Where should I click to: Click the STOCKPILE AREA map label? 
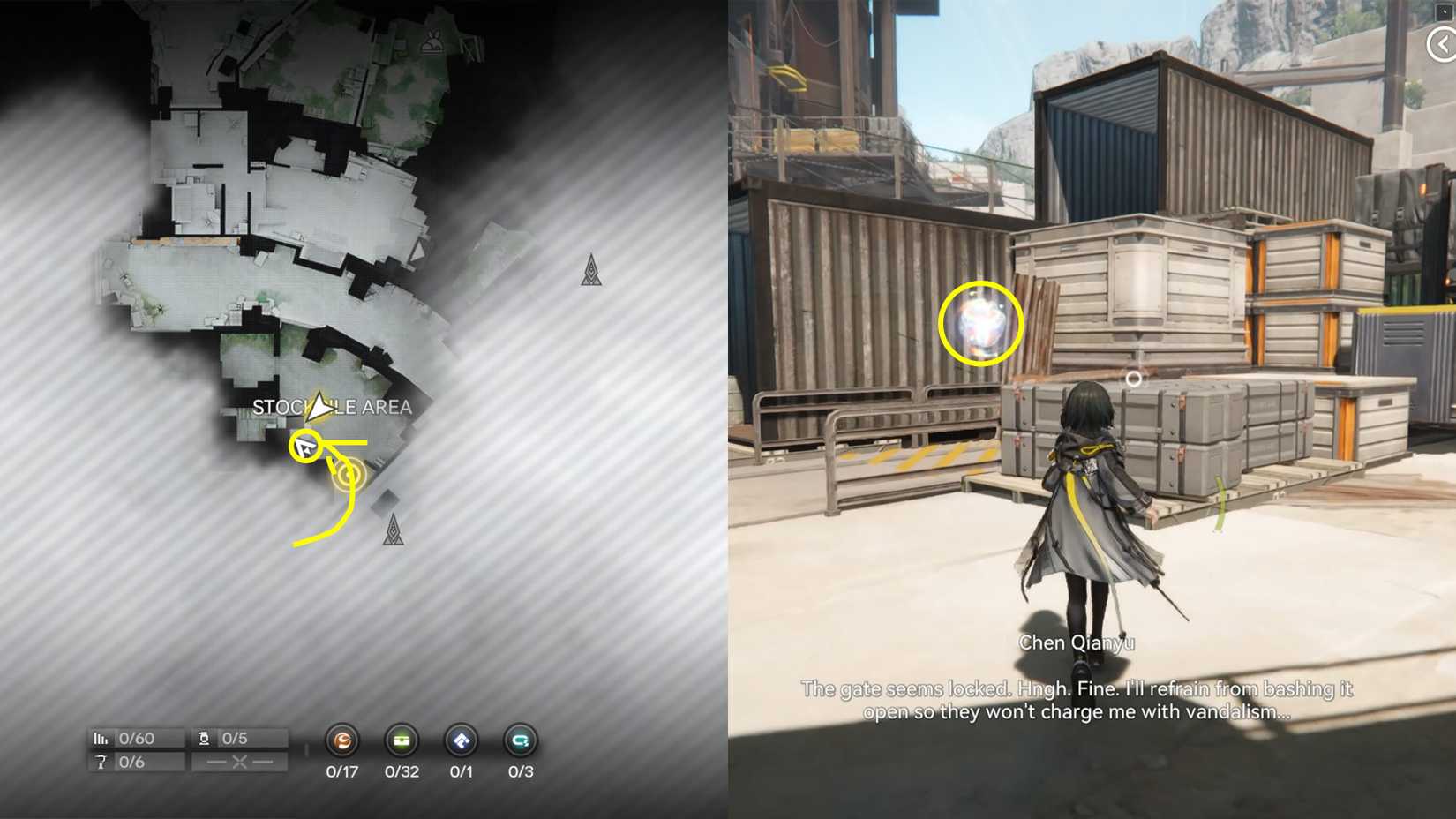click(333, 407)
